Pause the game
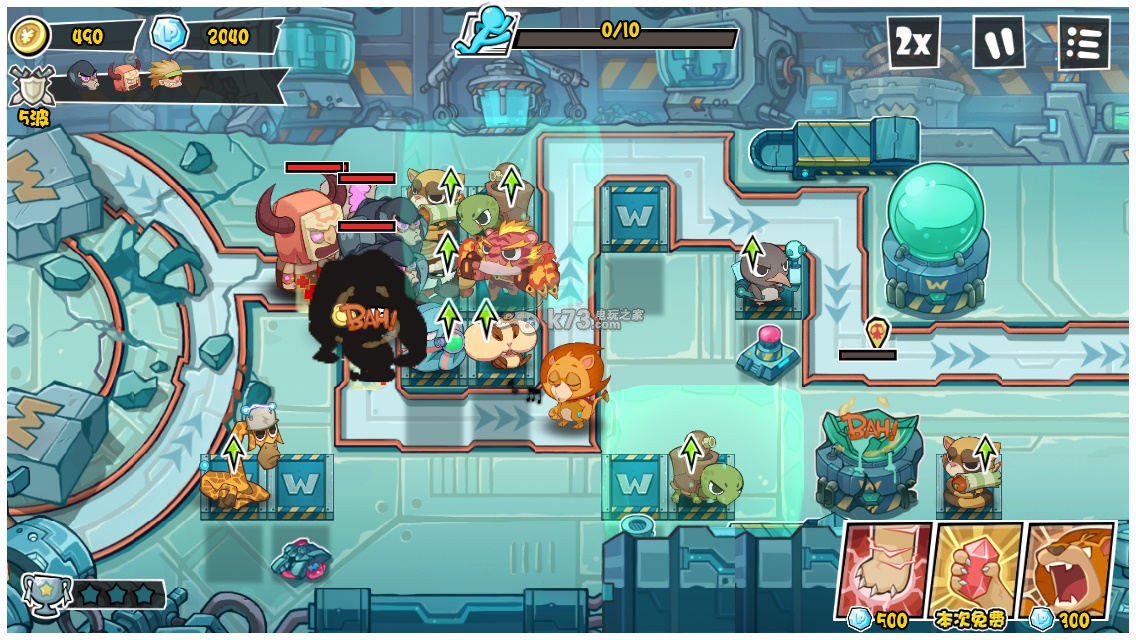Image resolution: width=1136 pixels, height=640 pixels. pyautogui.click(x=999, y=42)
